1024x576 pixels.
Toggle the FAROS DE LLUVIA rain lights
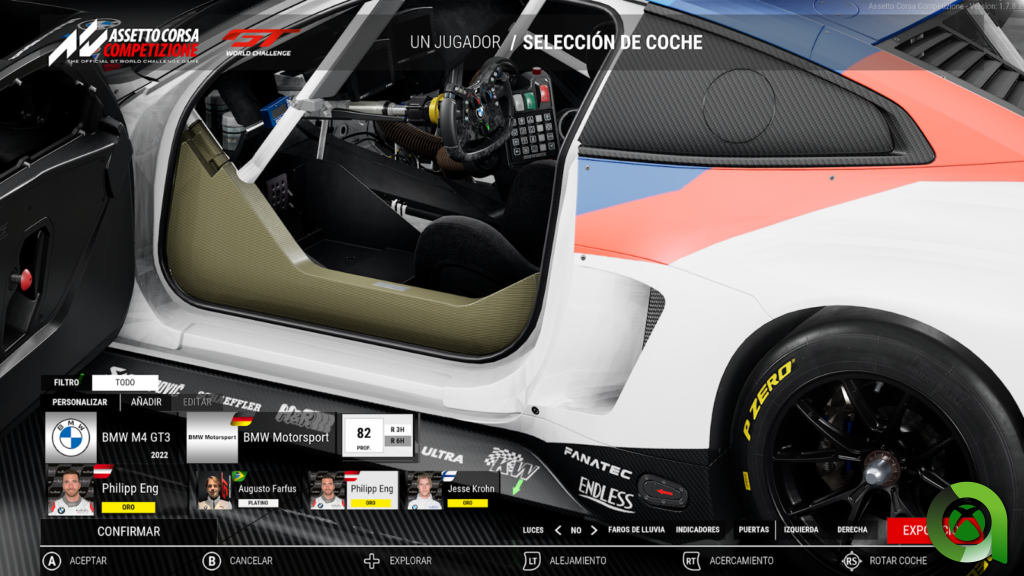pyautogui.click(x=636, y=530)
